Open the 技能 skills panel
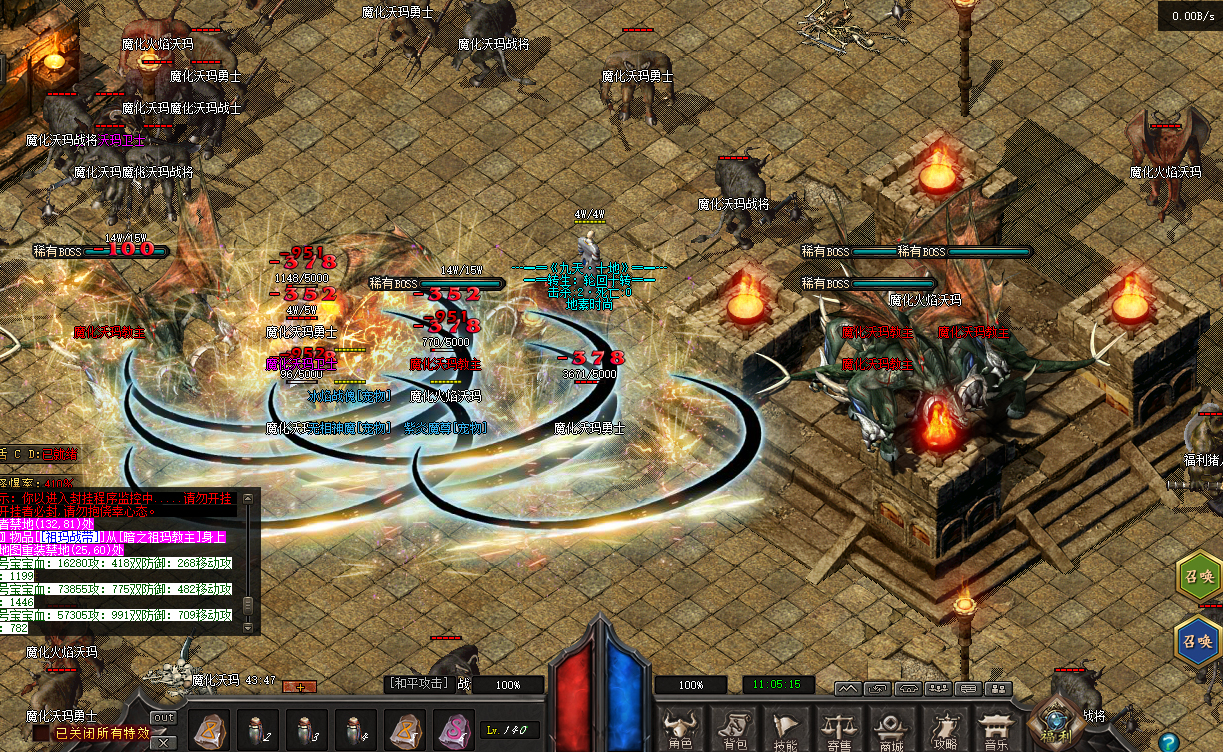The width and height of the screenshot is (1223, 752). [x=786, y=728]
